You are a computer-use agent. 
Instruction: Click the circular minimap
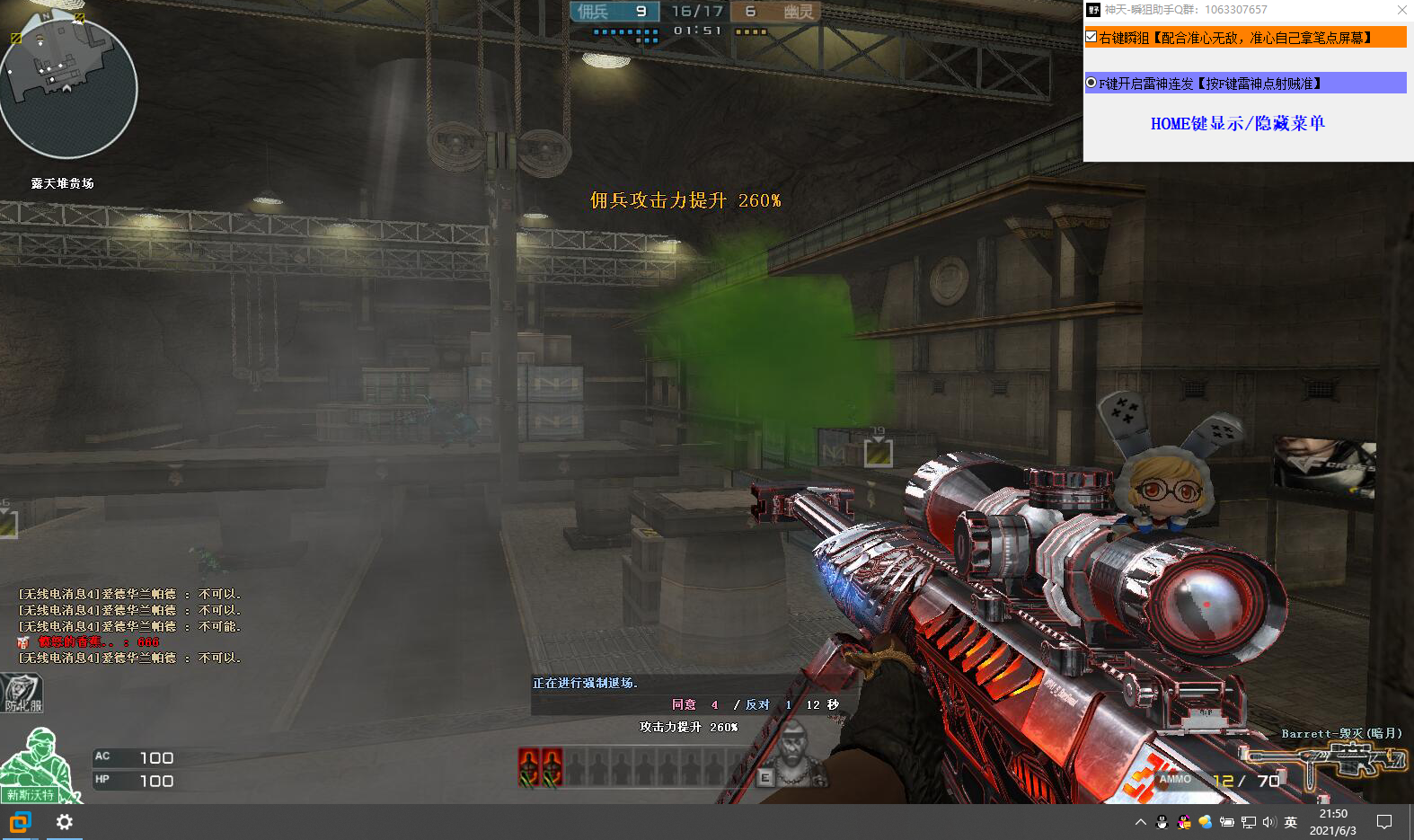tap(68, 88)
